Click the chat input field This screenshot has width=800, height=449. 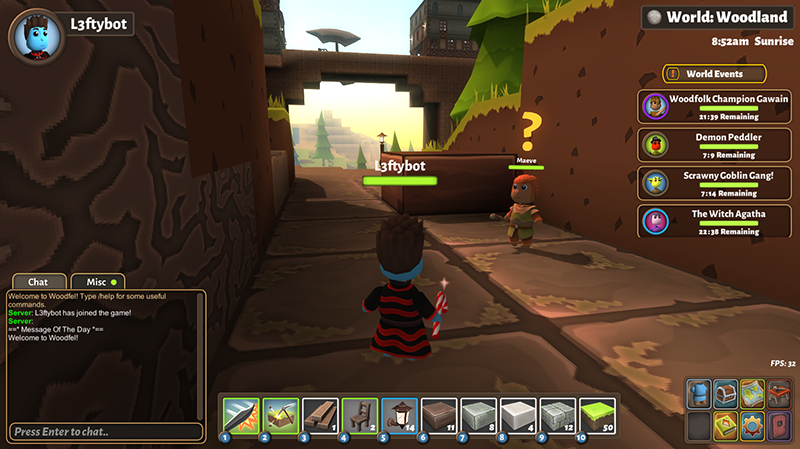pos(105,432)
